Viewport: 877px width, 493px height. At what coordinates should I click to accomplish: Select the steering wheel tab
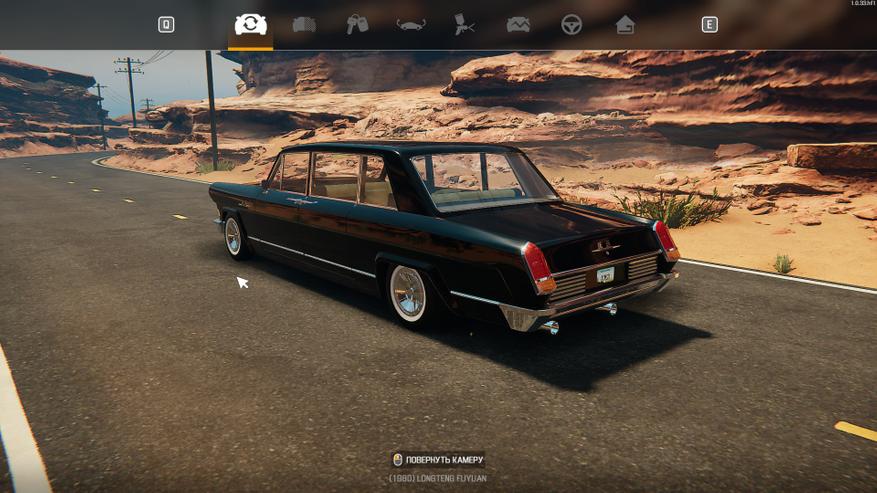coord(571,25)
